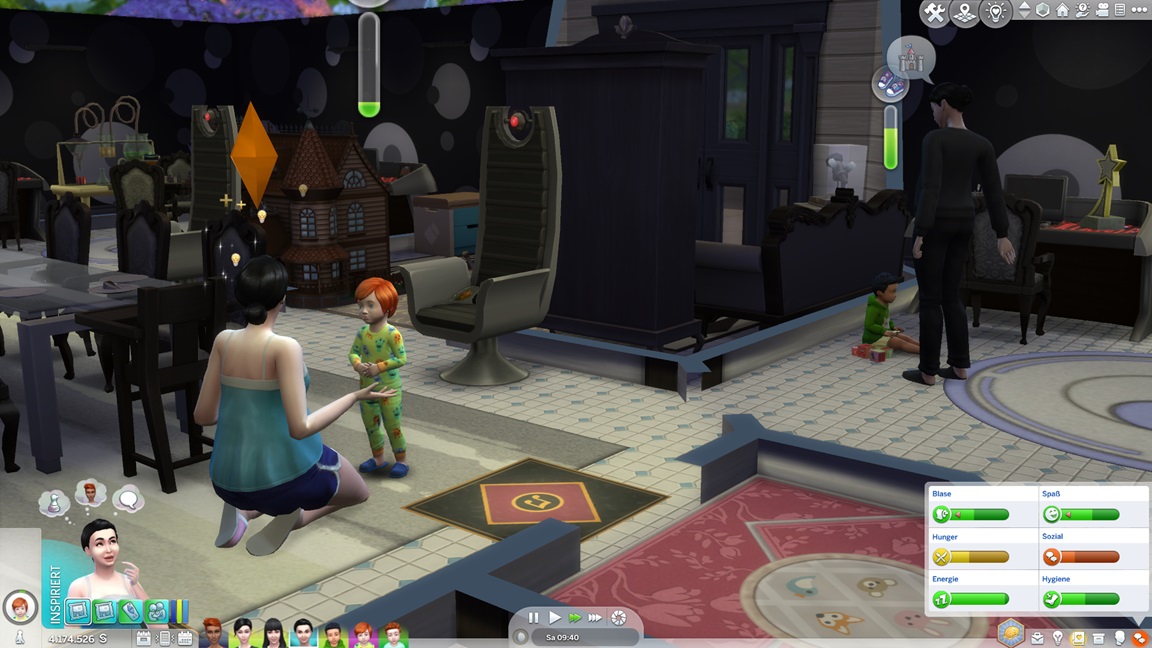Viewport: 1152px width, 648px height.
Task: Set game speed to fast forward
Action: (574, 618)
